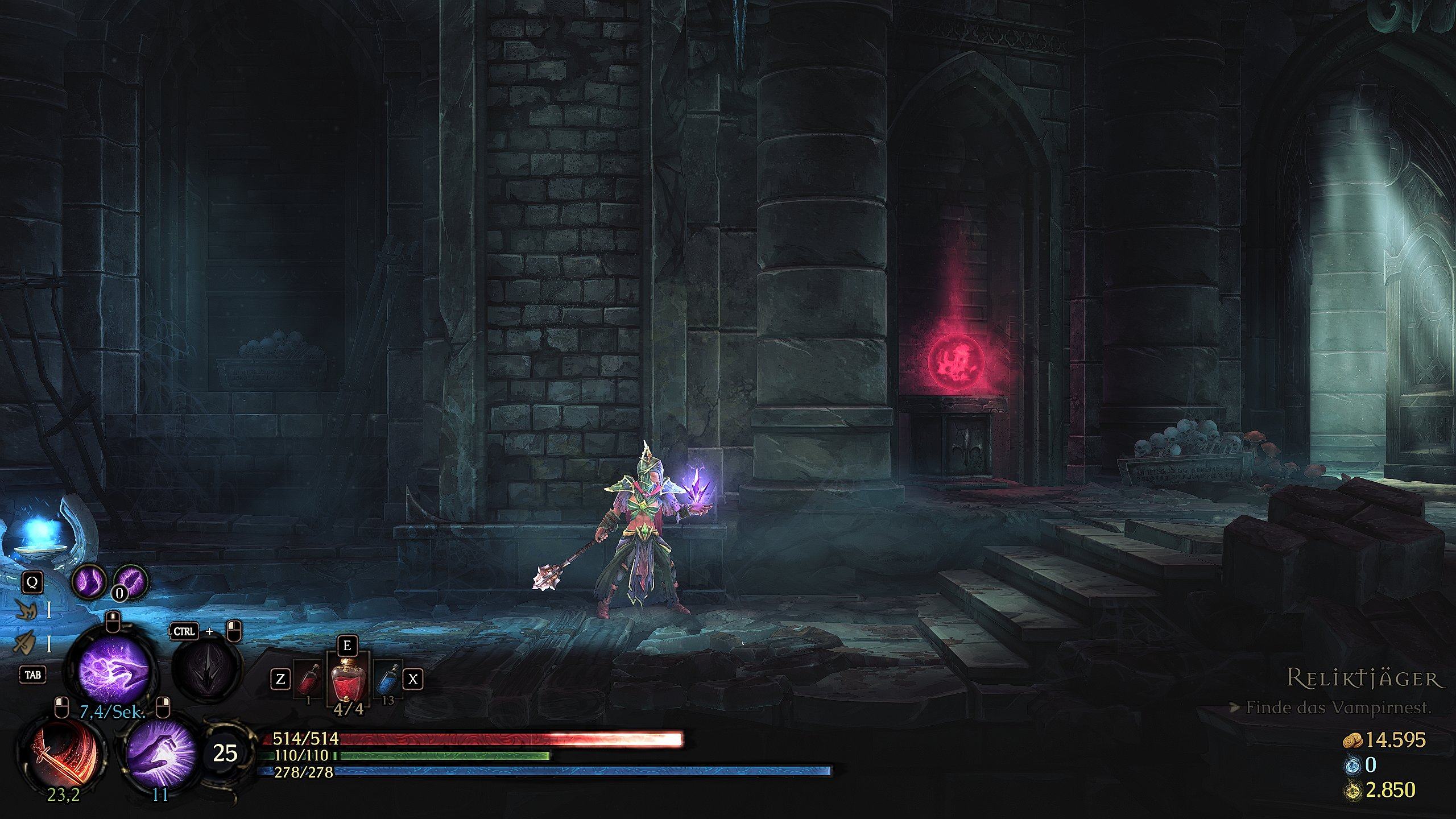Open the Reliktjäger quest tracker
Viewport: 1456px width, 819px height.
pos(1363,678)
